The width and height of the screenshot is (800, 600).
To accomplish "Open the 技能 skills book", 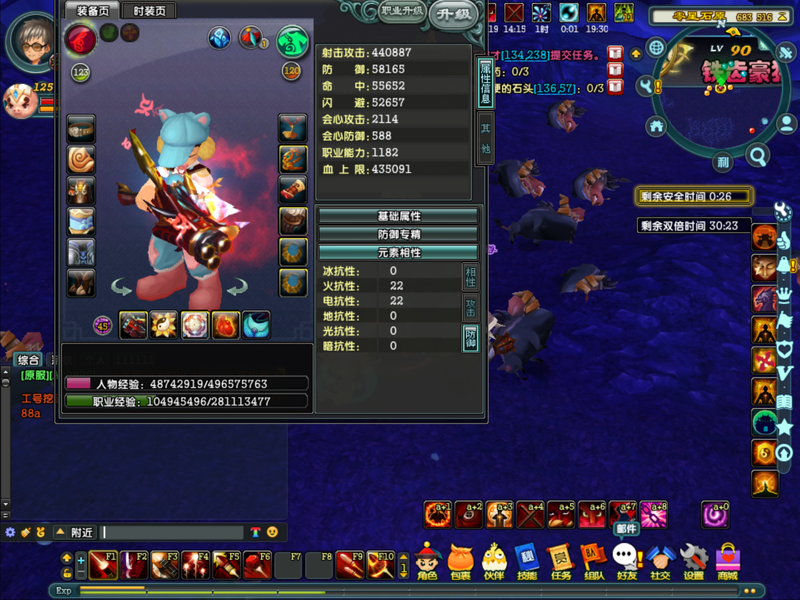I will [x=527, y=561].
